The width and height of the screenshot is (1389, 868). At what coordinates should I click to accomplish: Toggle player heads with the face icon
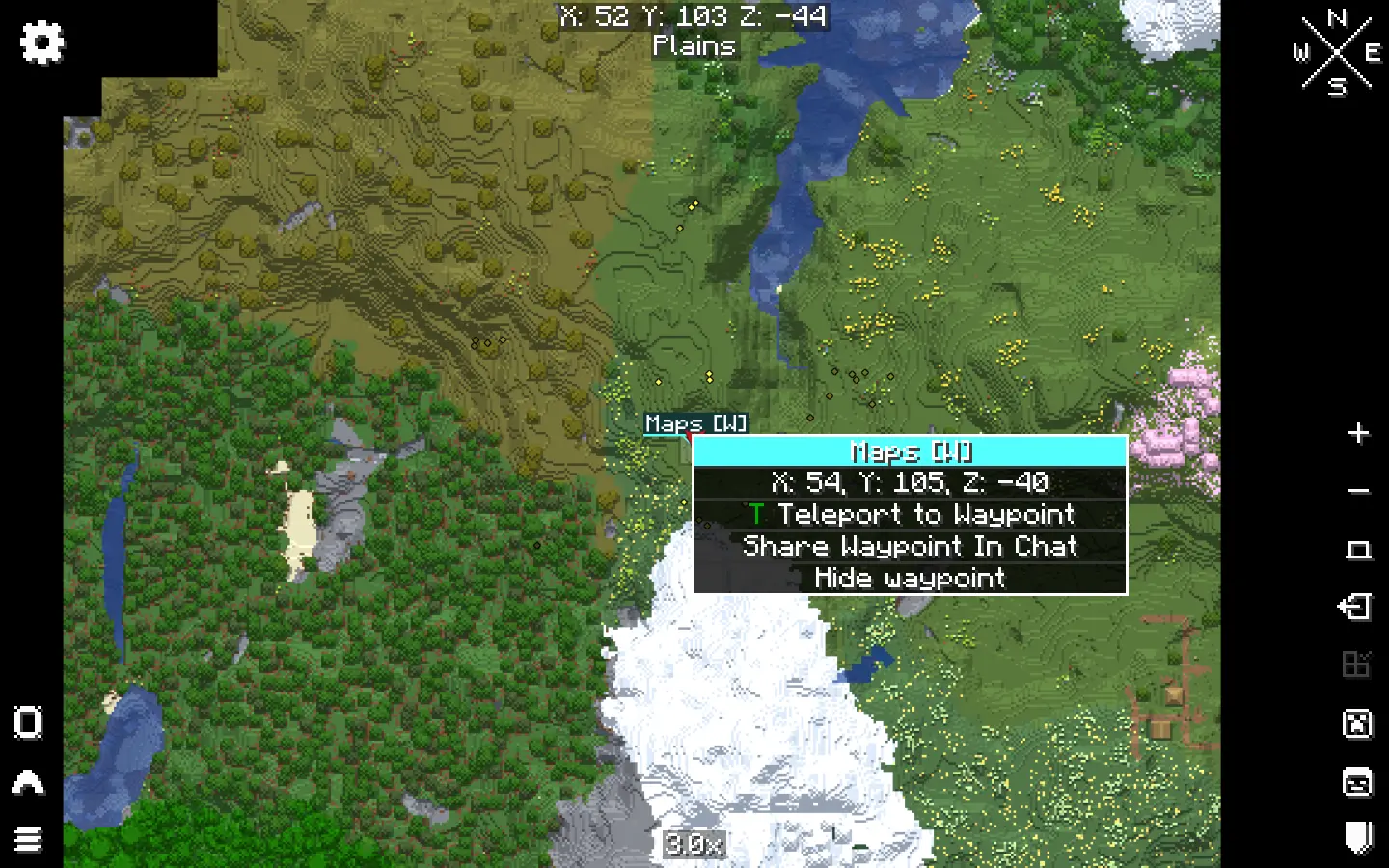[1359, 783]
